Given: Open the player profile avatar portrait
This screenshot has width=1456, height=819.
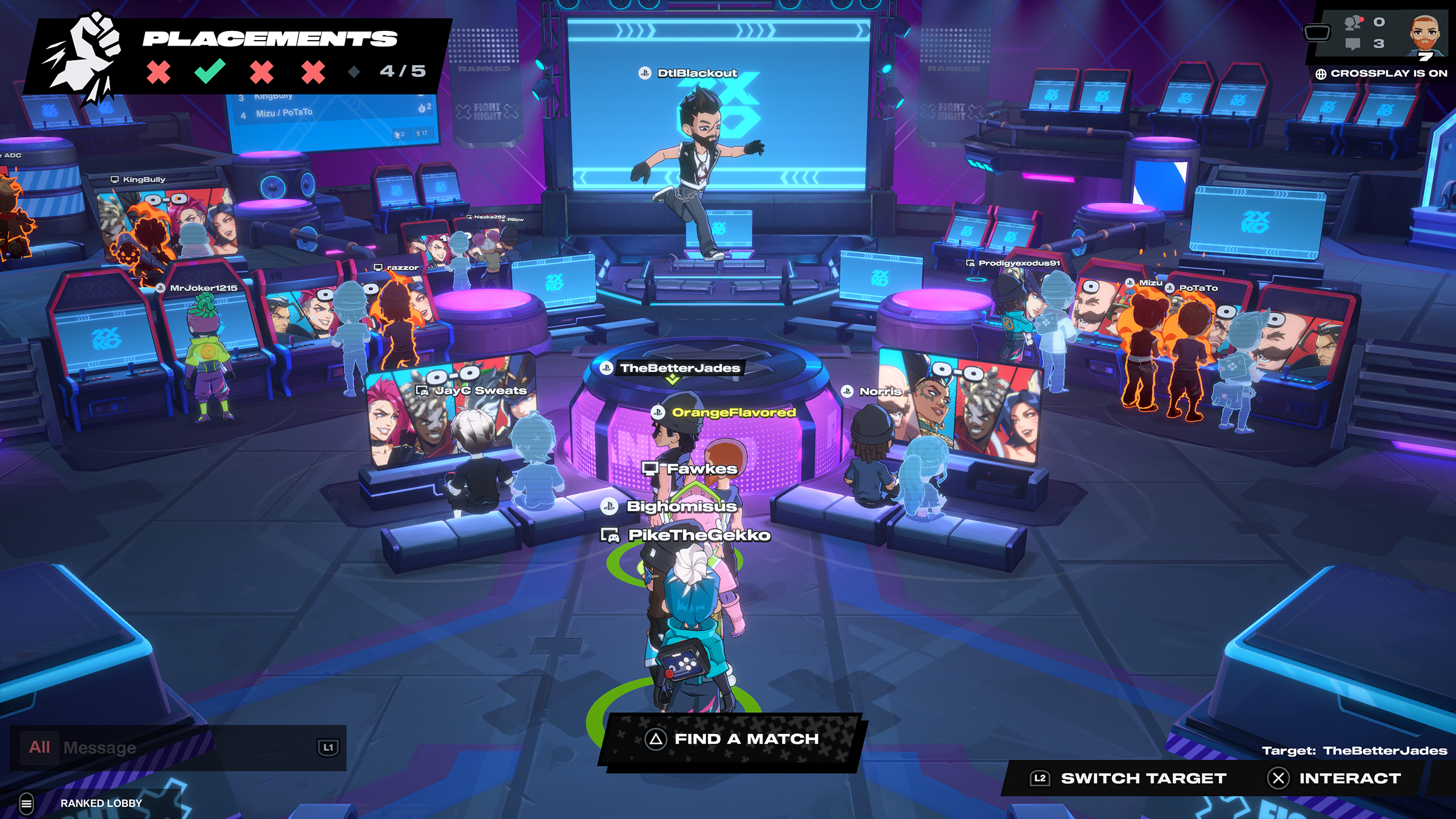Looking at the screenshot, I should coord(1424,35).
